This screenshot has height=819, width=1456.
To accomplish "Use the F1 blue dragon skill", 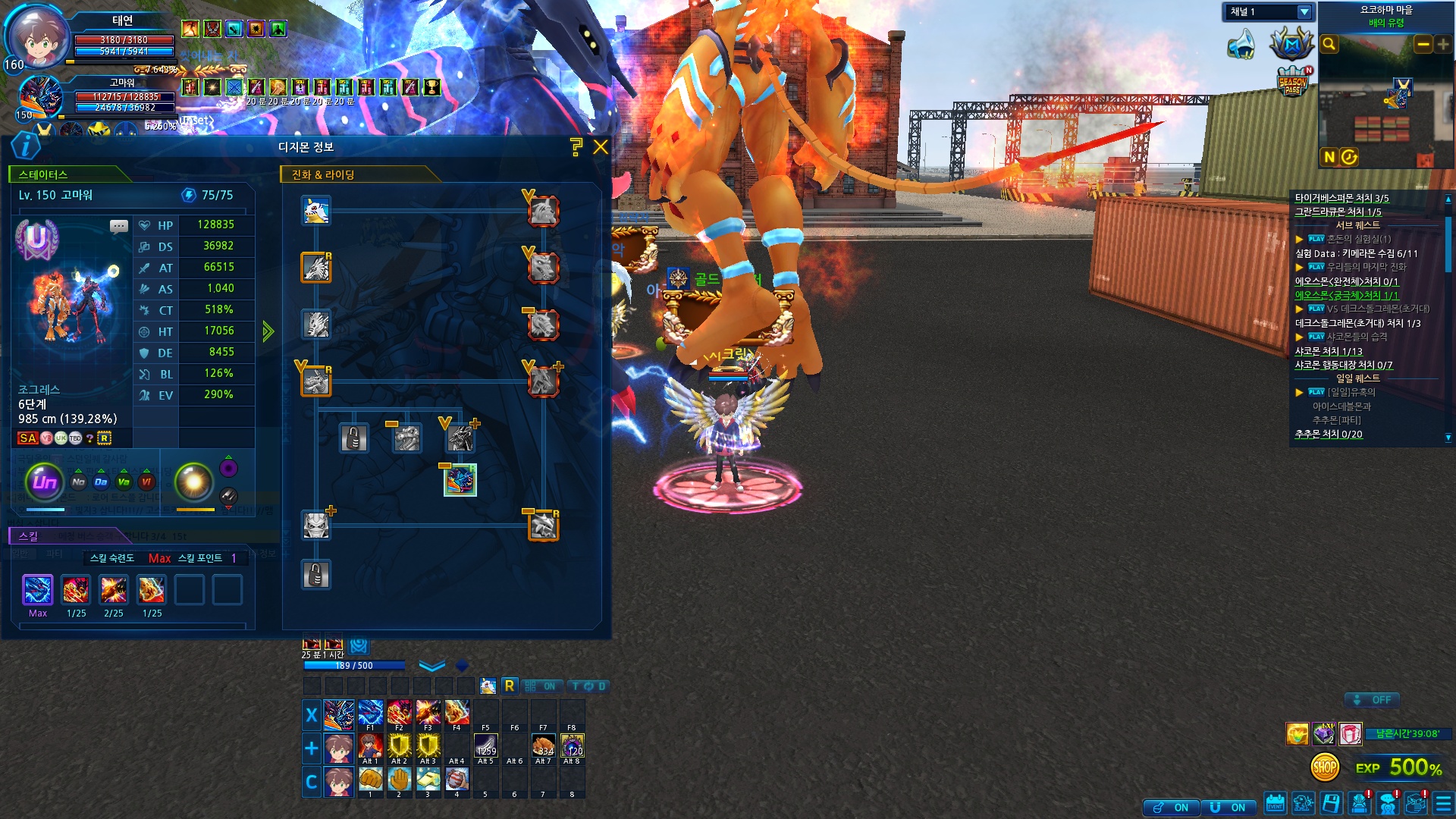I will [x=370, y=713].
